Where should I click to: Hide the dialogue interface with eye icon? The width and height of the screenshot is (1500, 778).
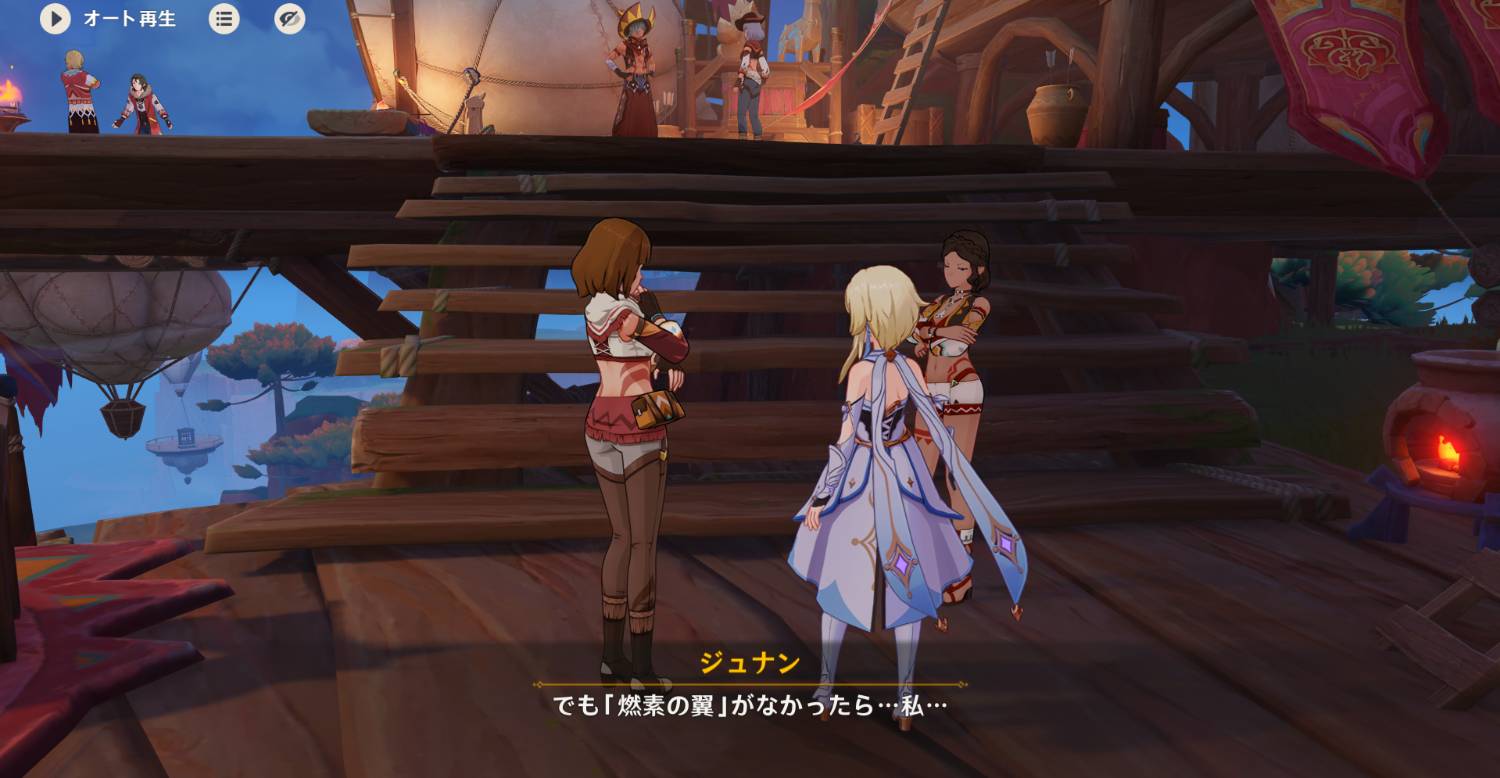(x=290, y=19)
